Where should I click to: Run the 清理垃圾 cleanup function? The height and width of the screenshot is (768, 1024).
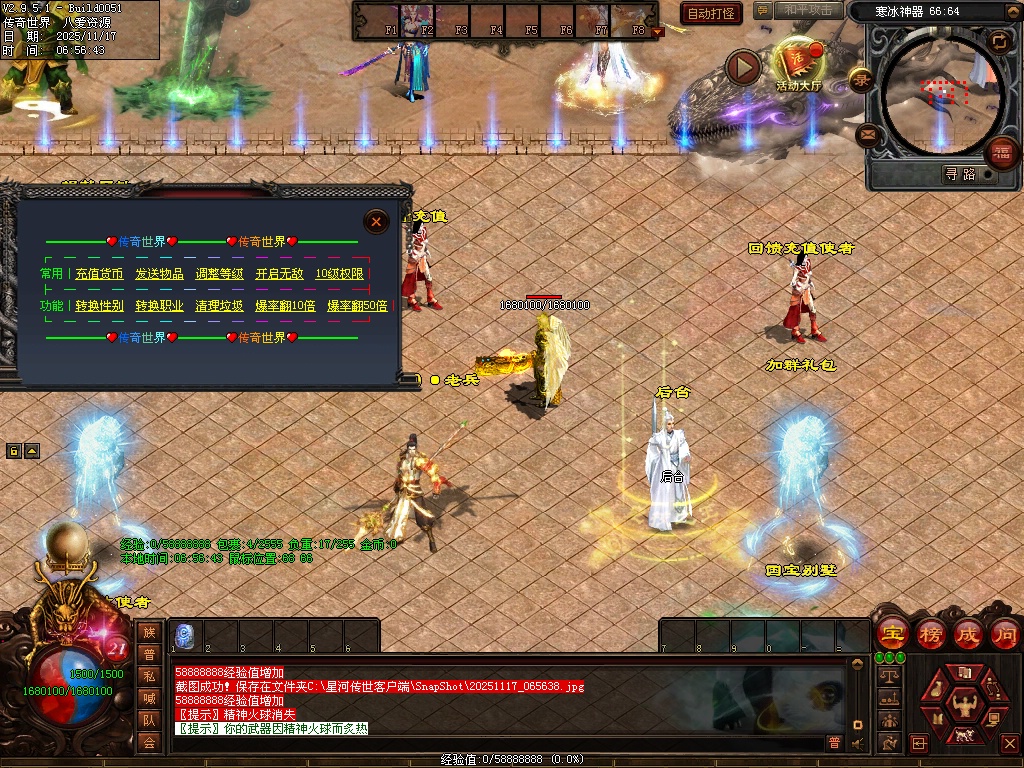click(x=219, y=306)
